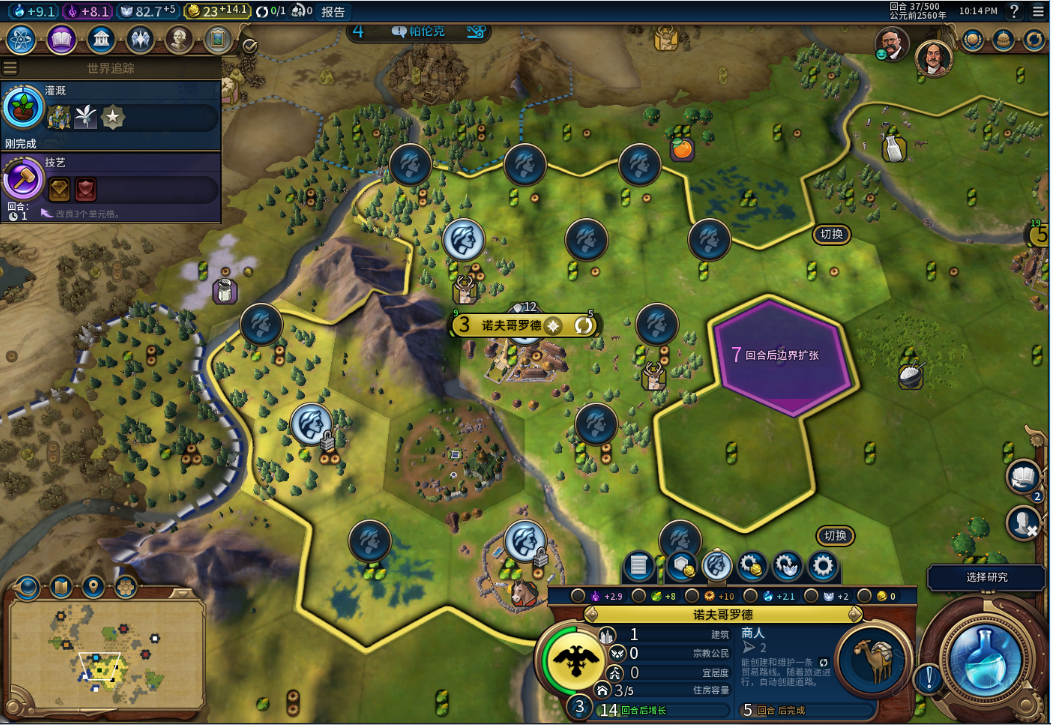The width and height of the screenshot is (1051, 725).
Task: Toggle the manage citizens head icon
Action: tap(715, 566)
